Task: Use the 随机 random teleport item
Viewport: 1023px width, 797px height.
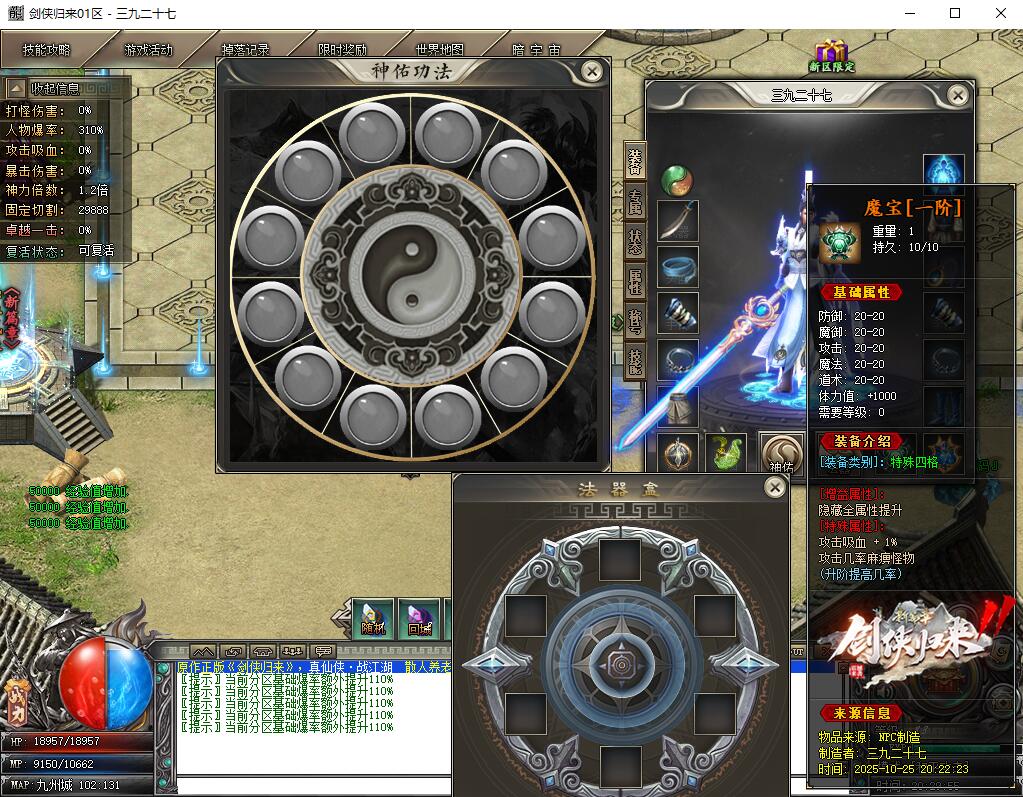Action: pos(373,620)
